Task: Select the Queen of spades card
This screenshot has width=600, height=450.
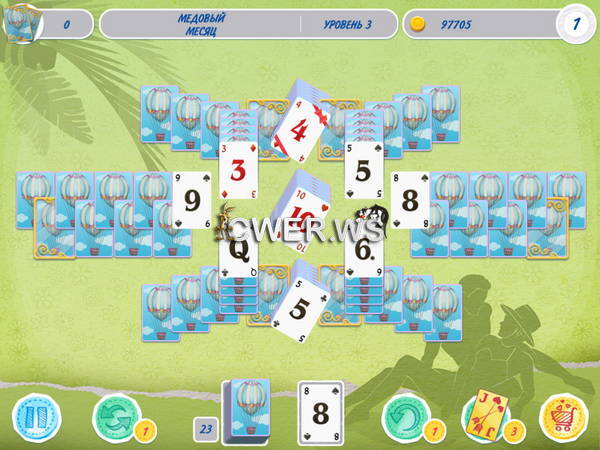Action: pos(239,249)
